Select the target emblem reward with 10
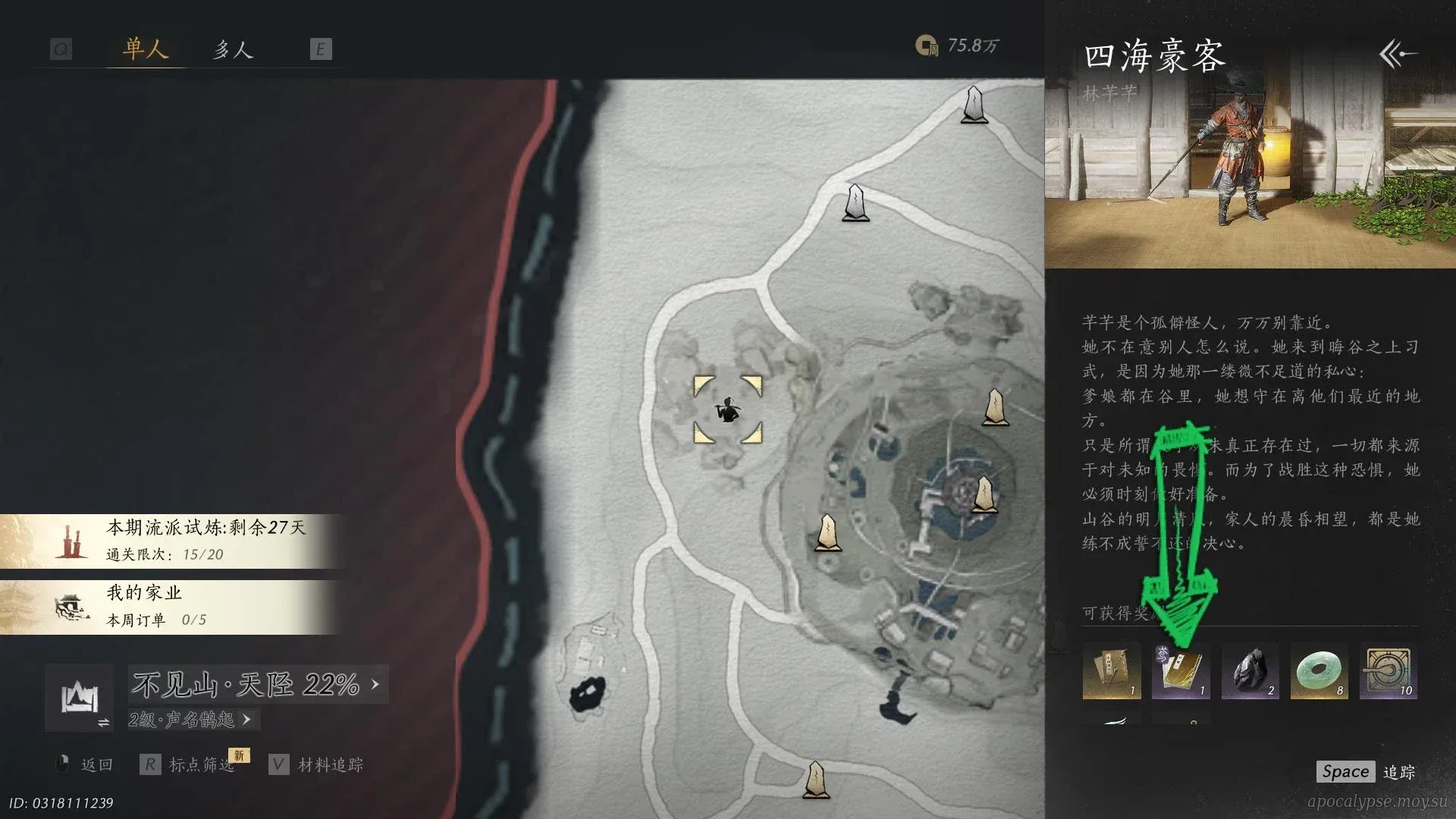 point(1388,671)
